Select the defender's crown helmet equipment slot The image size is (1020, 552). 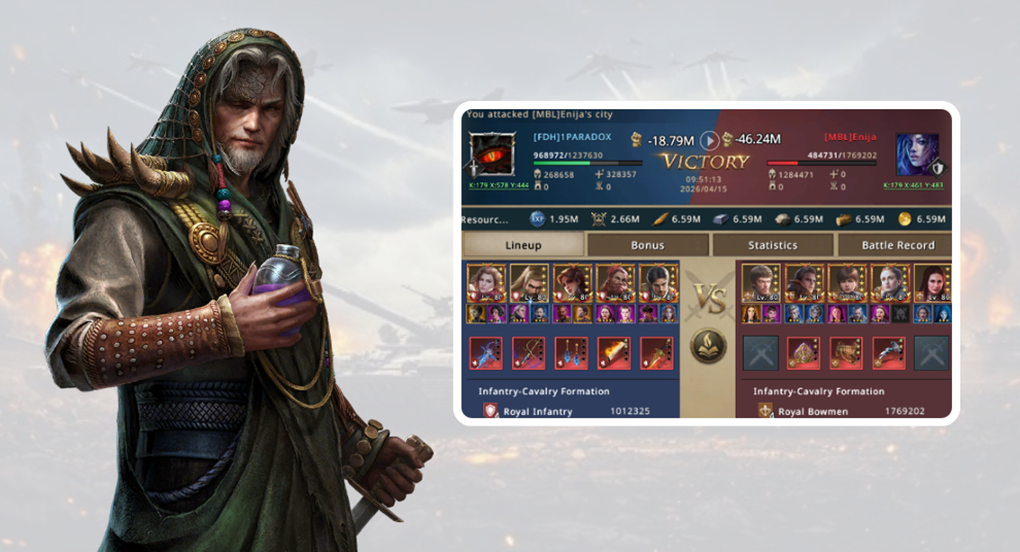[802, 353]
